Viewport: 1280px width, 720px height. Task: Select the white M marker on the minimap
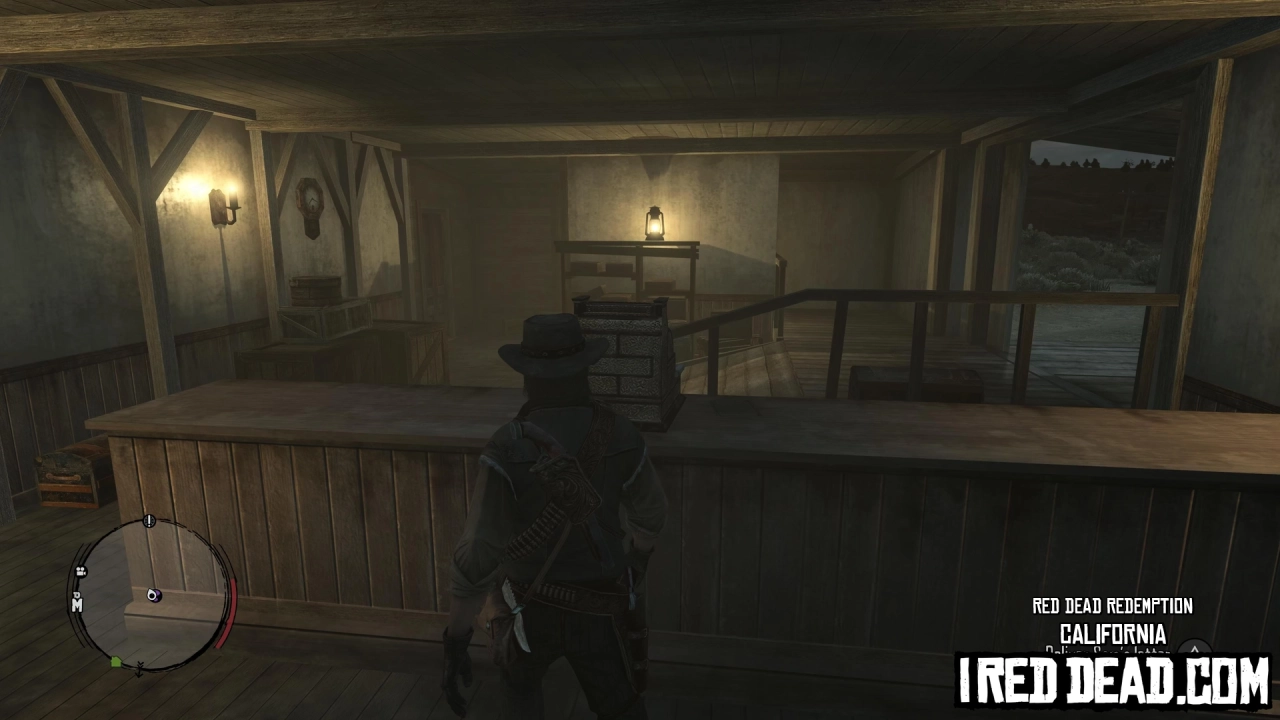pyautogui.click(x=76, y=605)
